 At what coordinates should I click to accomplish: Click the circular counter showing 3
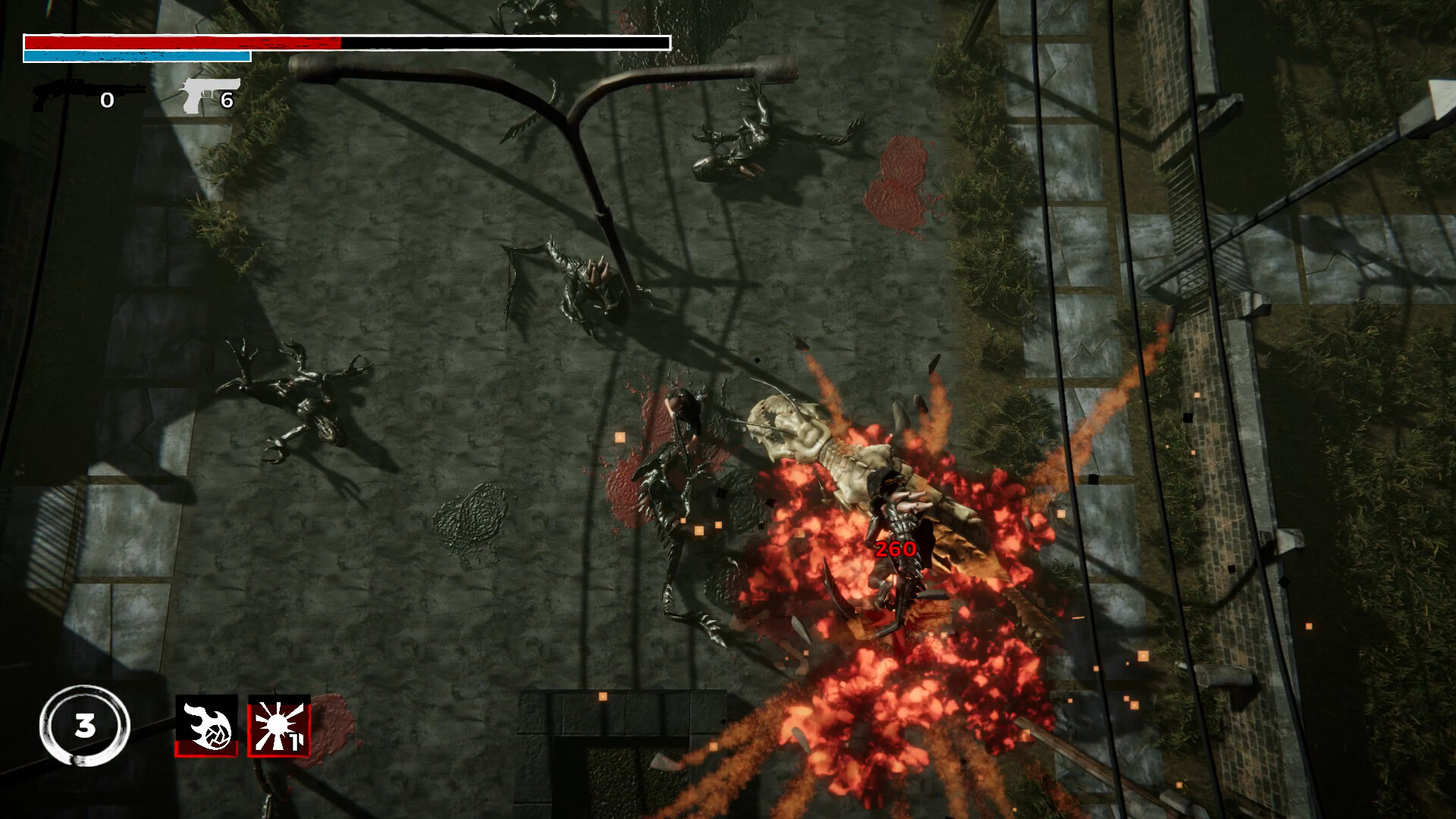pyautogui.click(x=85, y=726)
